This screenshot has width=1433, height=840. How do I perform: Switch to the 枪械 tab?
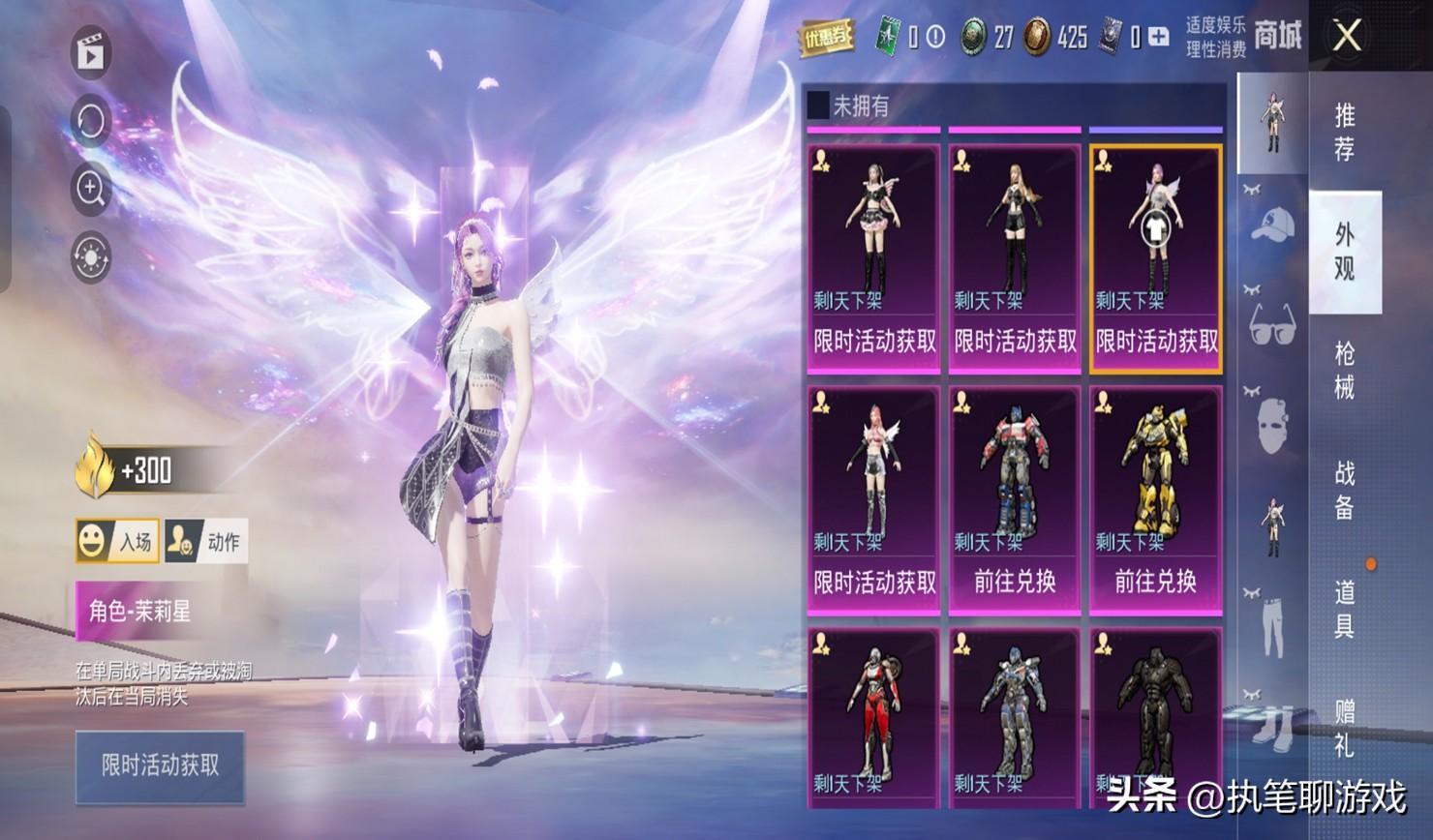coord(1344,370)
